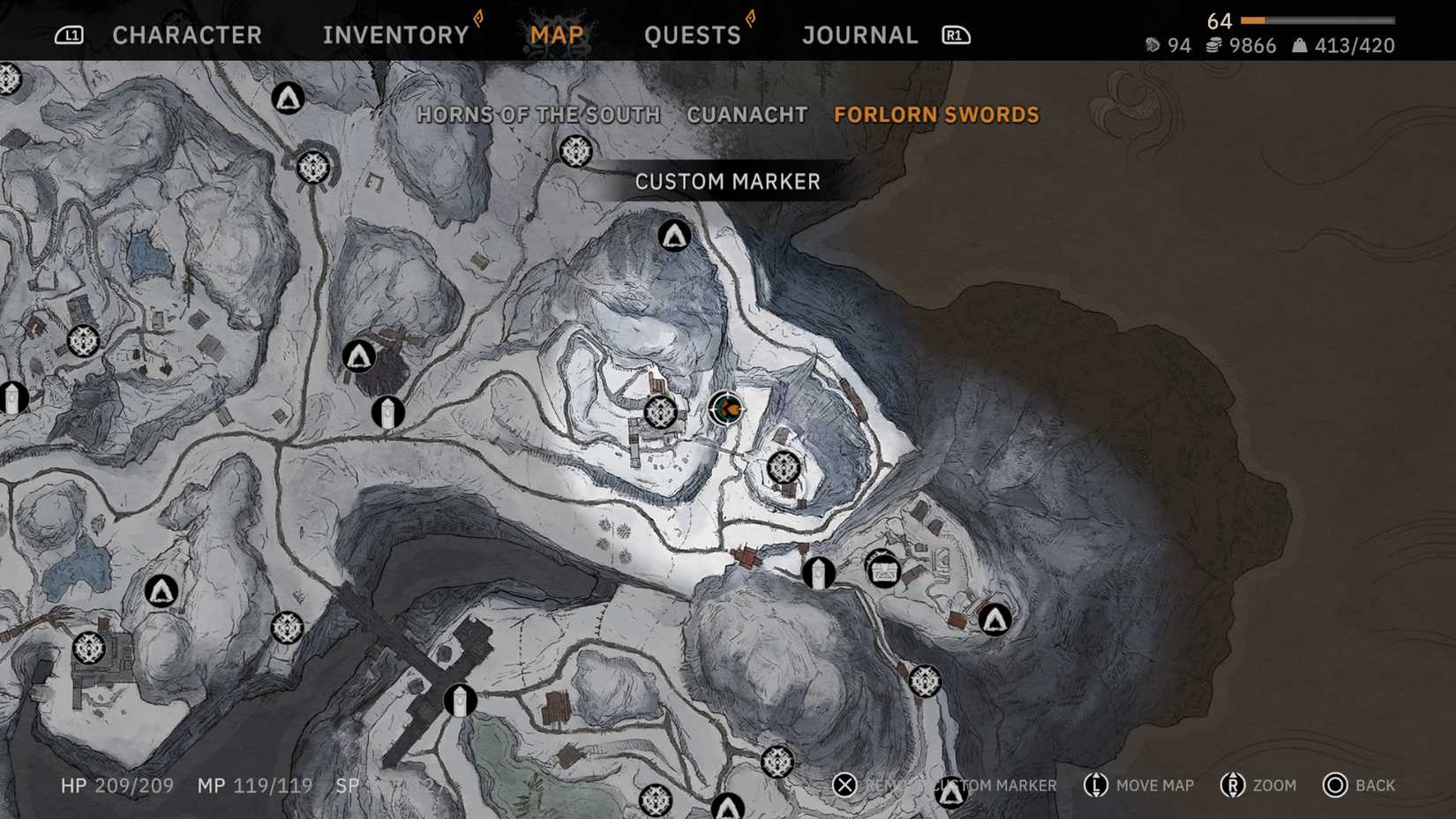Click the crossed-swords marker at the top of the map
Viewport: 1456px width, 819px height.
[574, 151]
